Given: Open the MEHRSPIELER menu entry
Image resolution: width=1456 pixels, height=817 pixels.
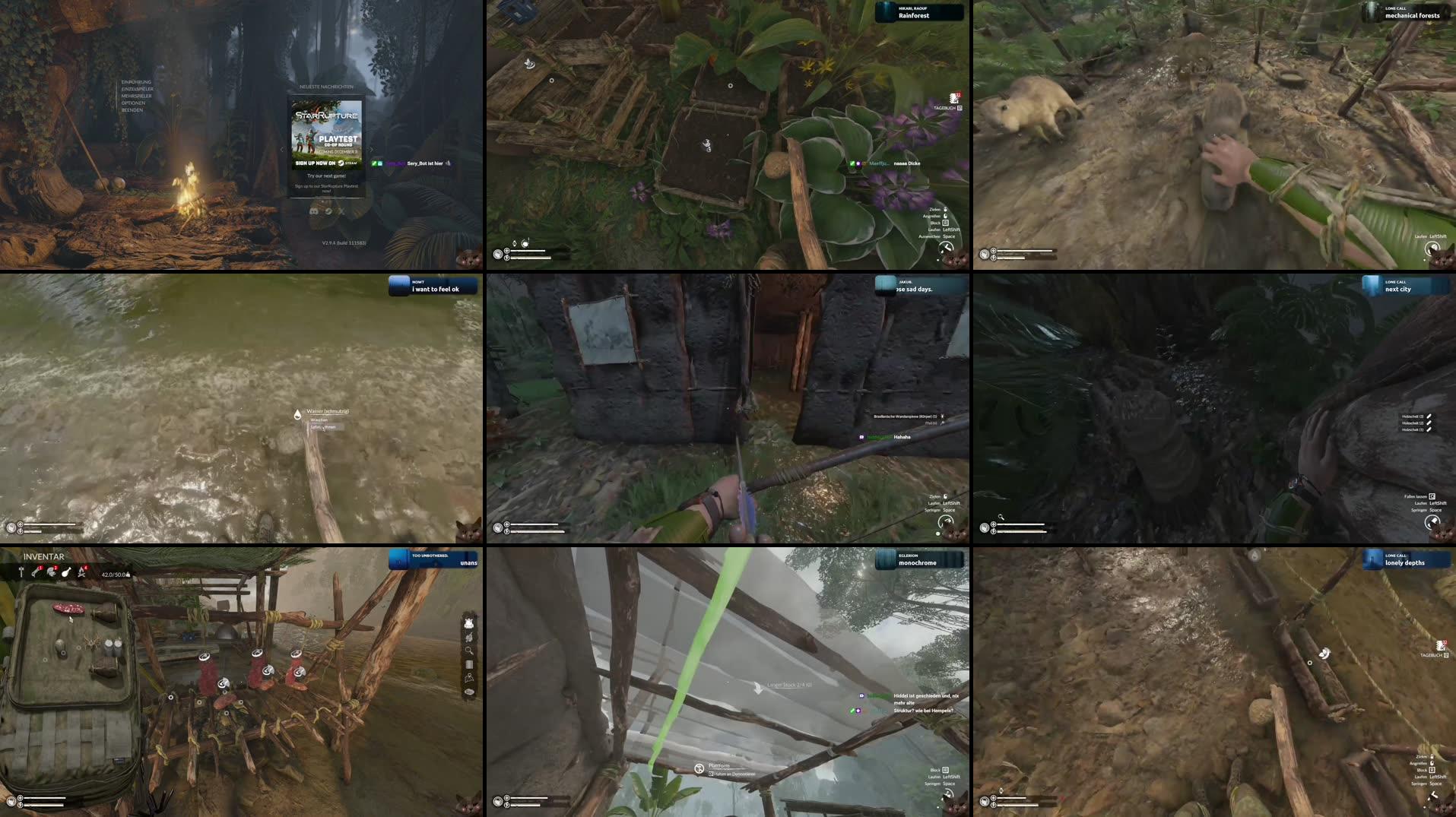Looking at the screenshot, I should click(137, 96).
